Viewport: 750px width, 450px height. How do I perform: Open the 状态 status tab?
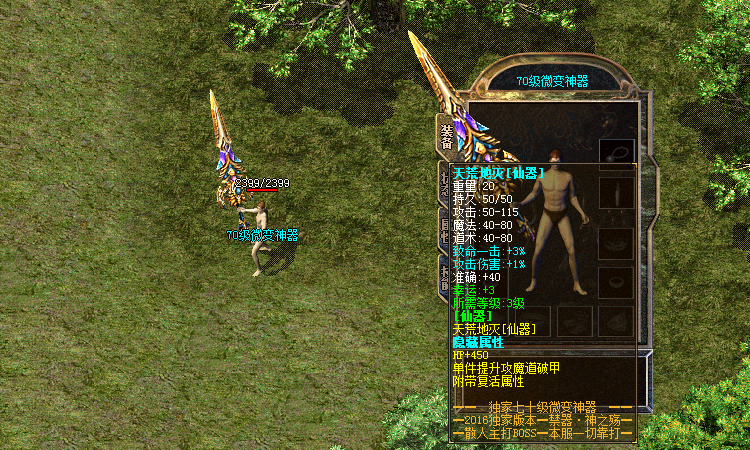(x=444, y=180)
